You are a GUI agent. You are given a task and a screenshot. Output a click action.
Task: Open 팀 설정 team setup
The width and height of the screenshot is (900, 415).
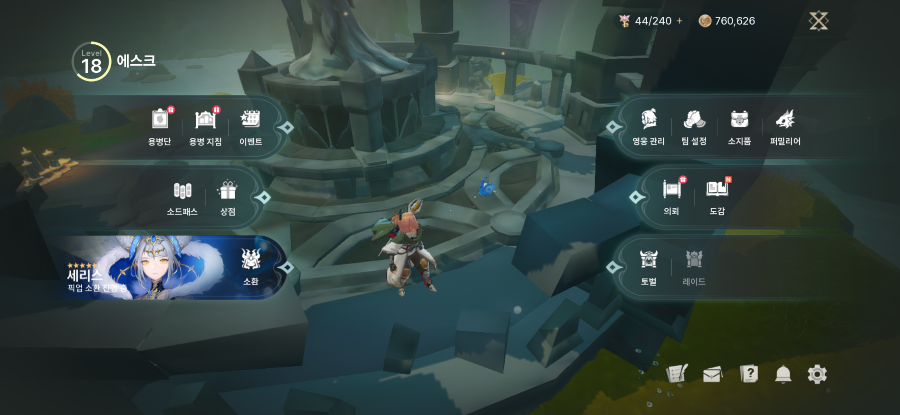695,125
